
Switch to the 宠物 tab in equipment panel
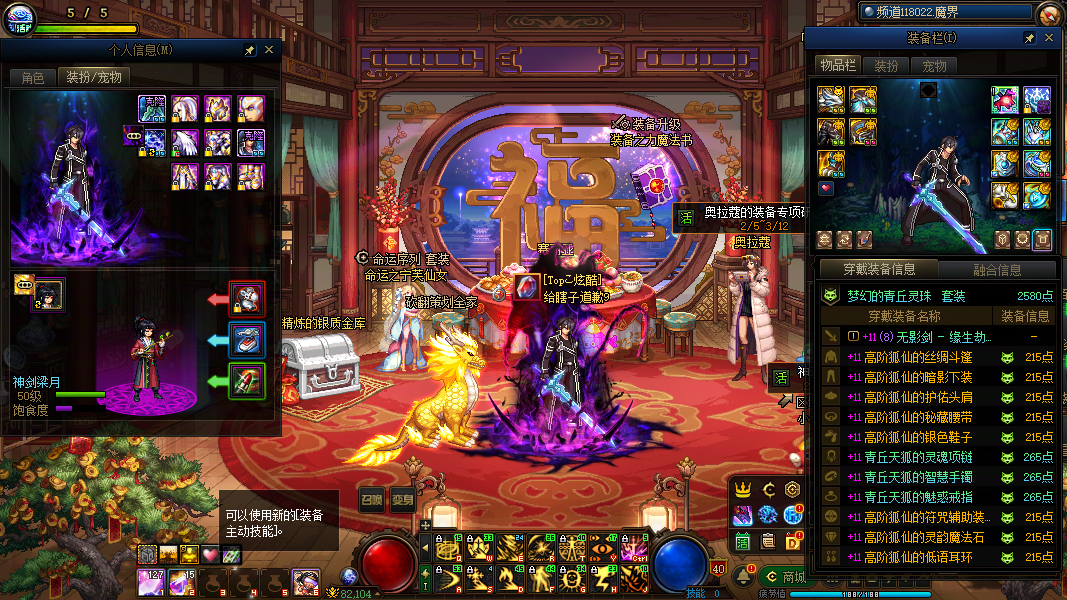click(x=934, y=66)
